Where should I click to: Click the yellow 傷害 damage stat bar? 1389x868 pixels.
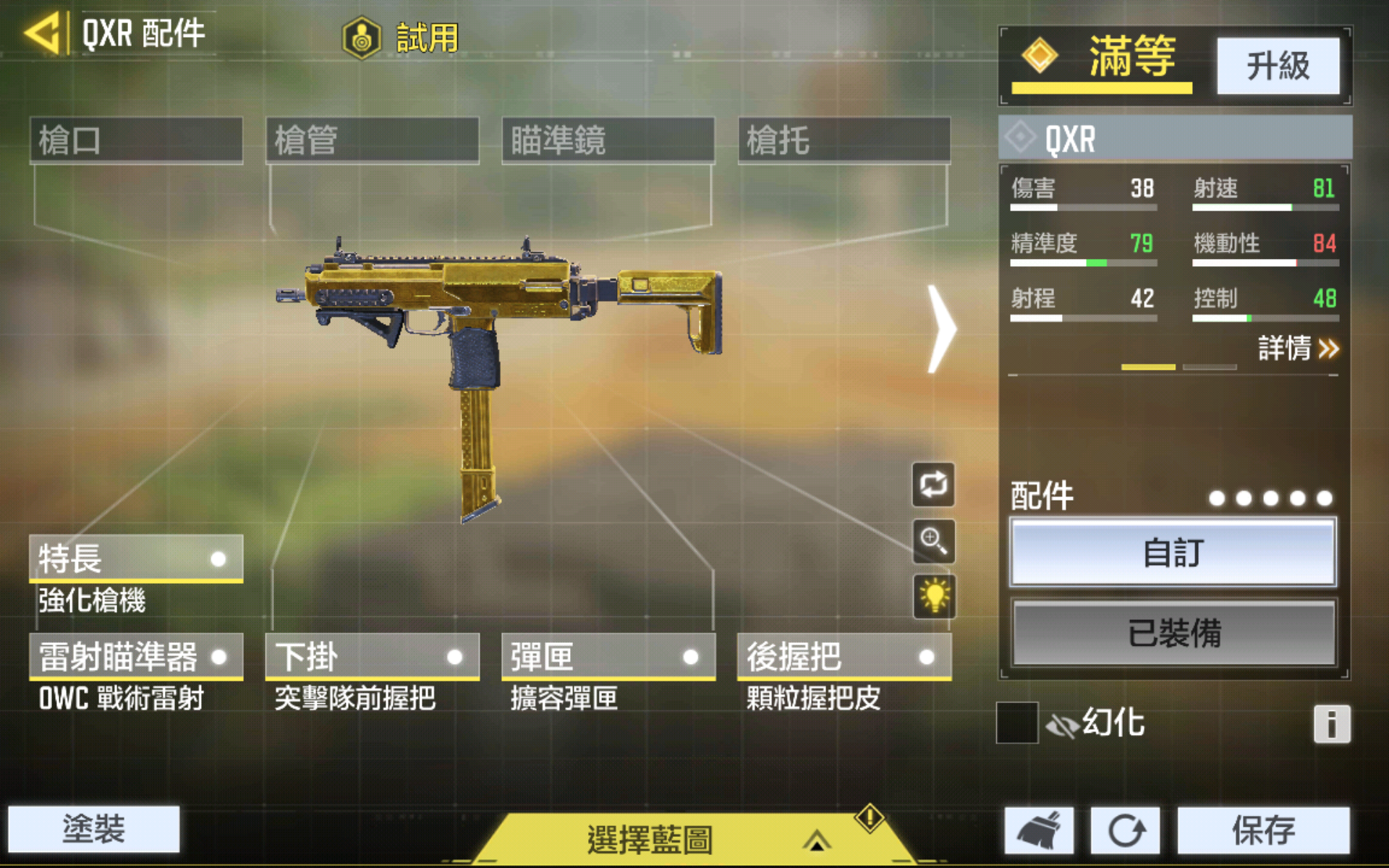tap(1082, 207)
